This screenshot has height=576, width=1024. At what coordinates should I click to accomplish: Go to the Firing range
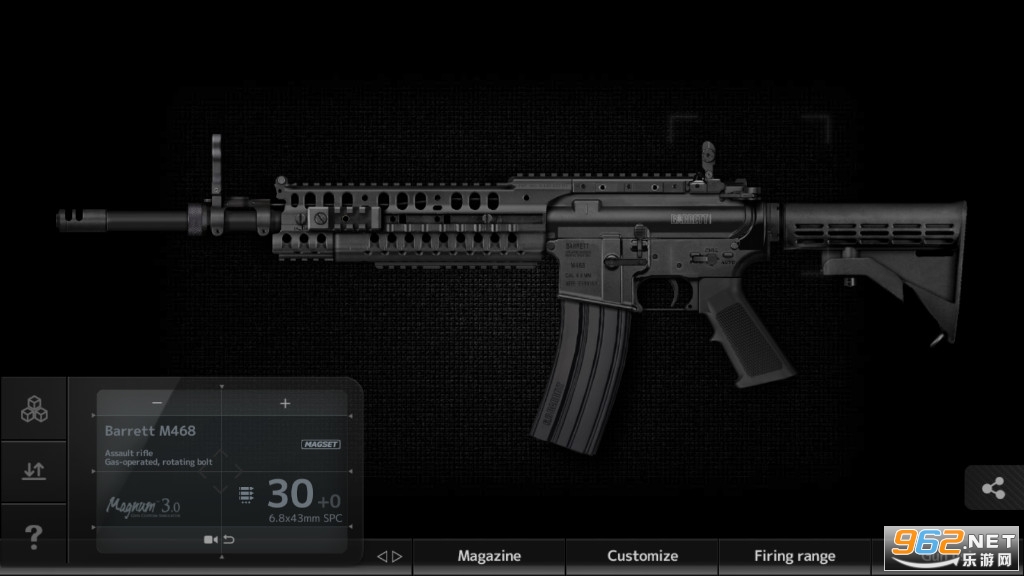coord(794,556)
